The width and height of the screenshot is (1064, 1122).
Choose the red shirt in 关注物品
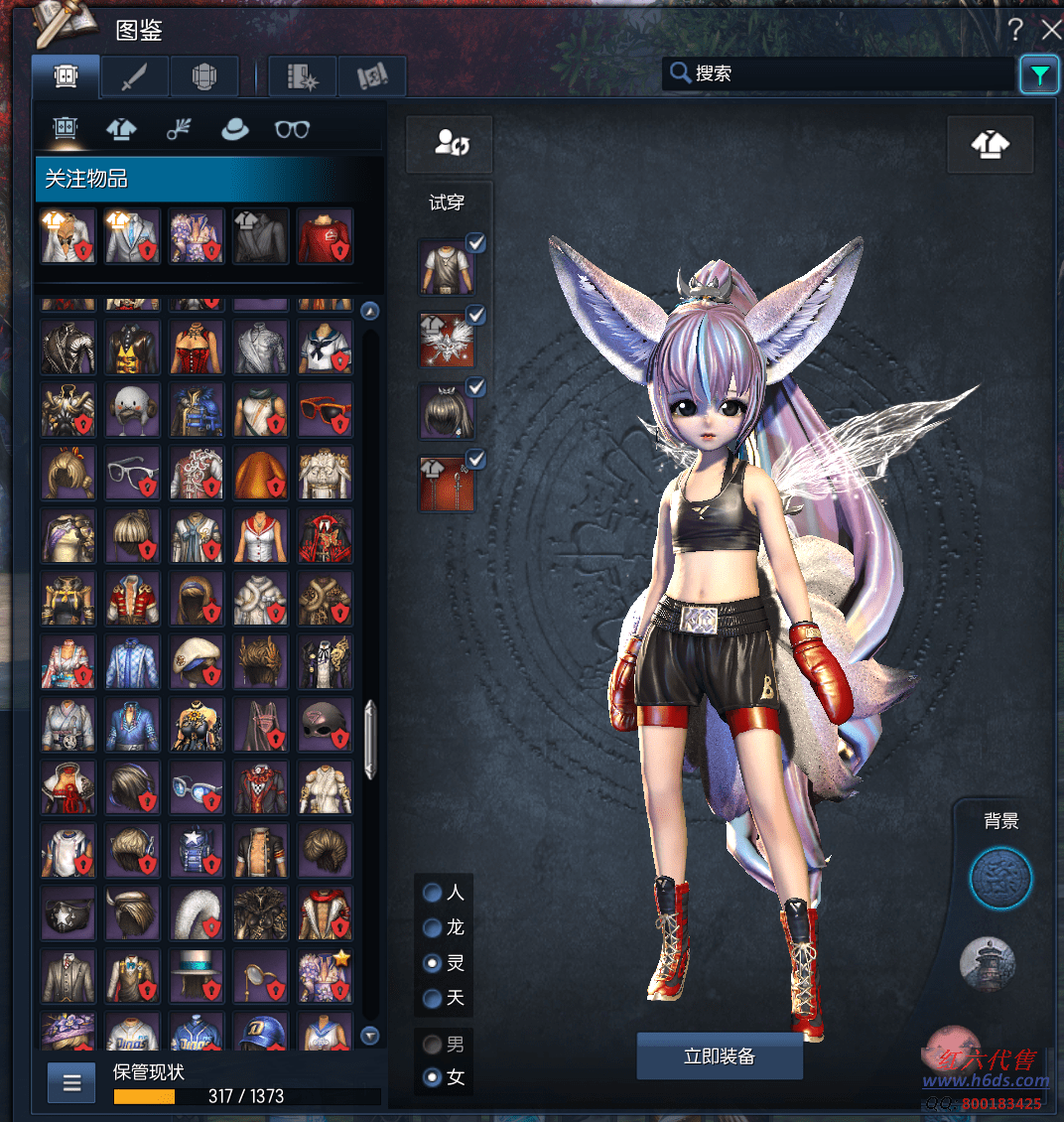[325, 236]
